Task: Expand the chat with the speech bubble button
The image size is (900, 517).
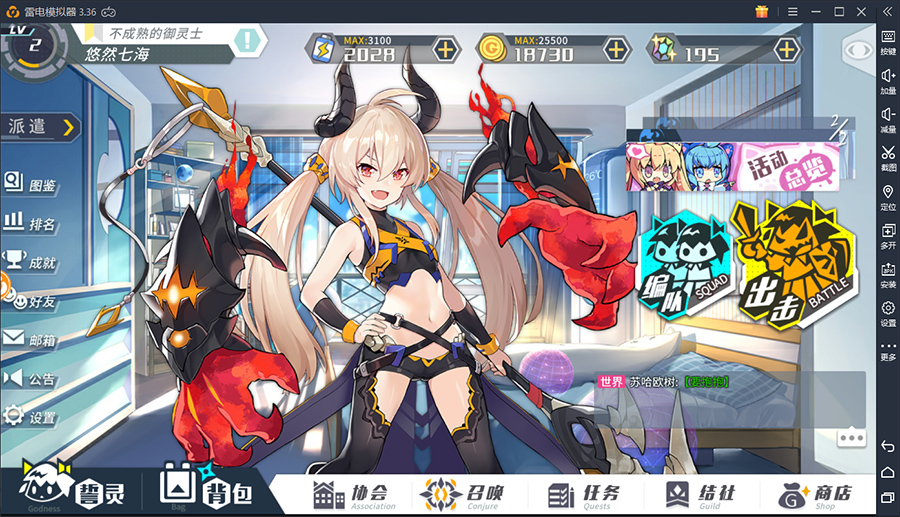Action: [x=851, y=437]
